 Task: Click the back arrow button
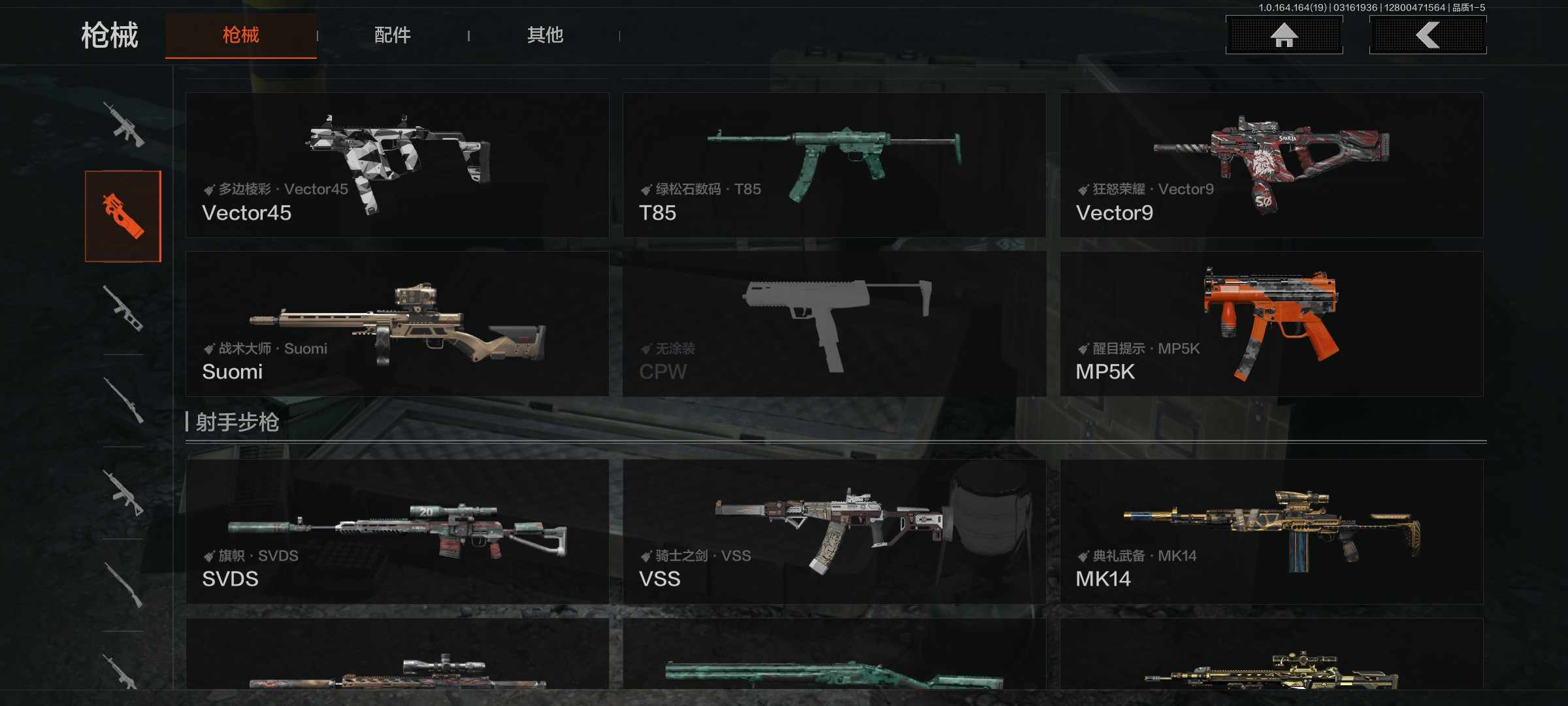tap(1428, 35)
